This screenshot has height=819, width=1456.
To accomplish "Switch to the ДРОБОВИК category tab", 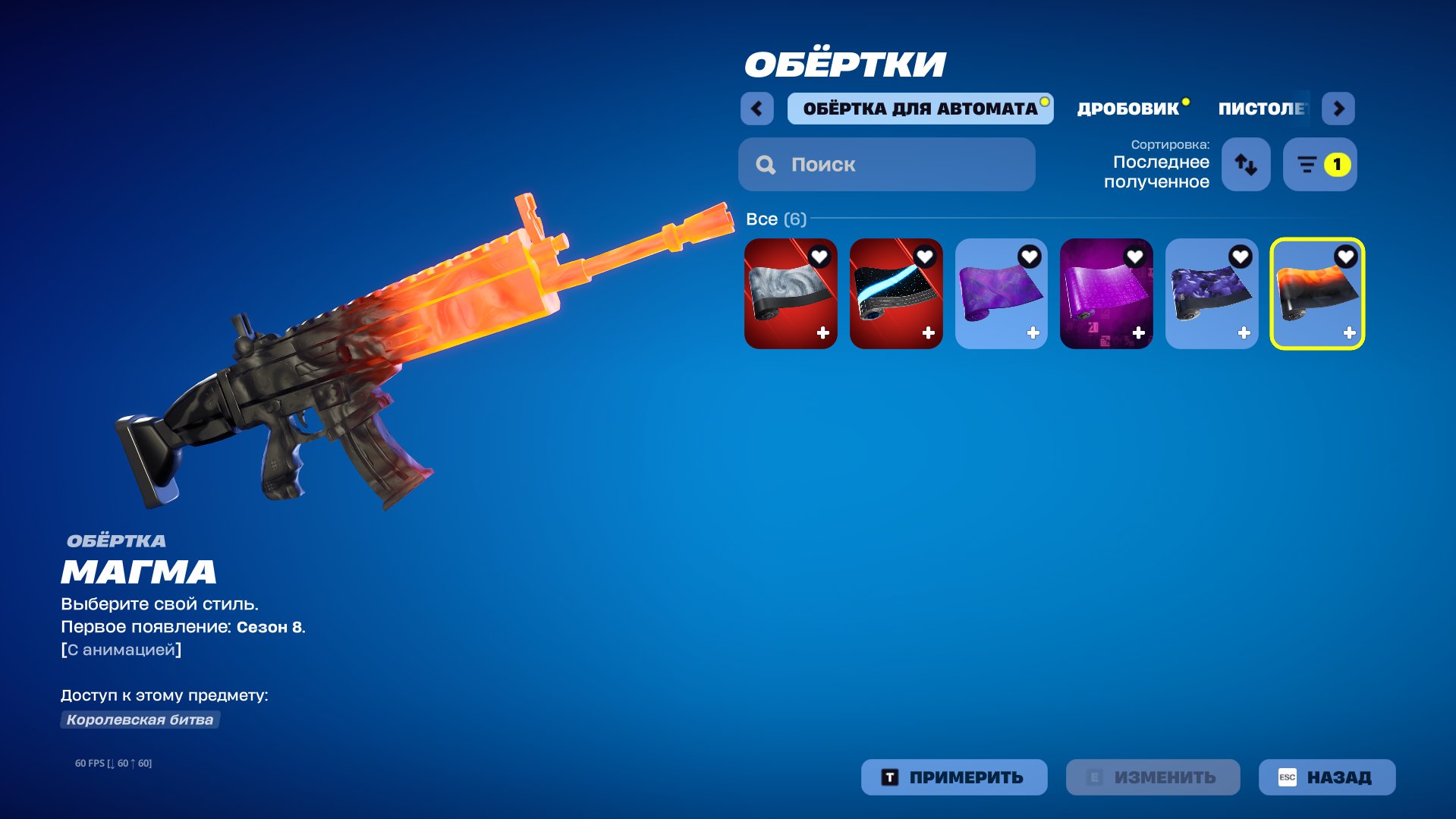I will tap(1124, 108).
